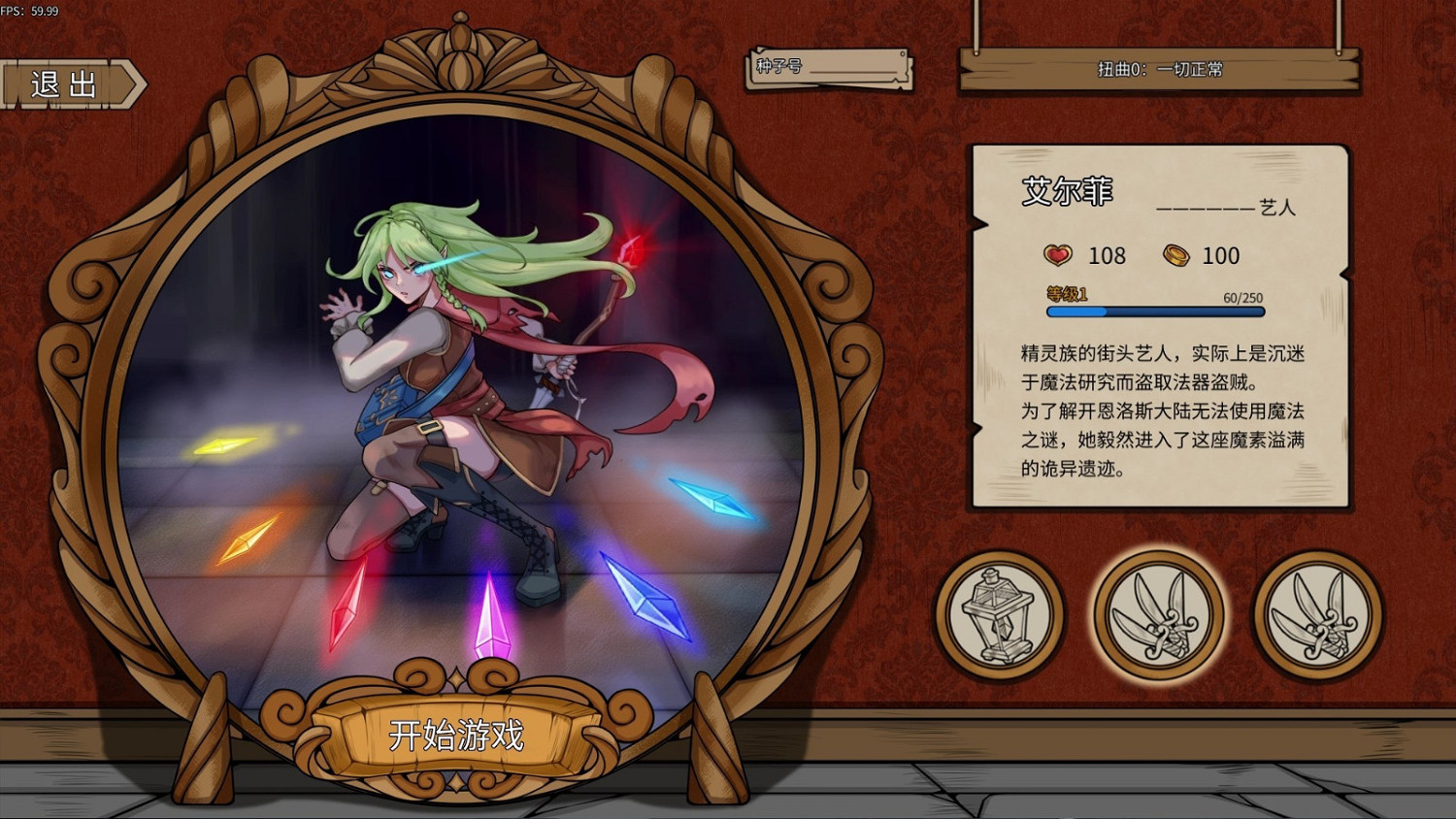Image resolution: width=1456 pixels, height=819 pixels.
Task: Click the gold coin icon beside 100
Action: [x=1177, y=255]
